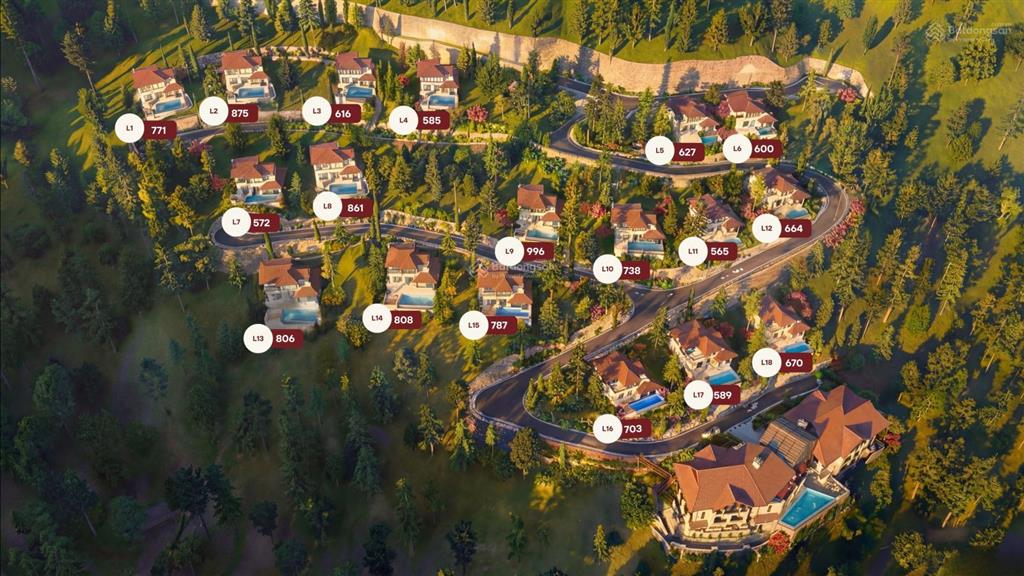This screenshot has height=576, width=1024.
Task: Open lot marker L13
Action: [x=258, y=338]
